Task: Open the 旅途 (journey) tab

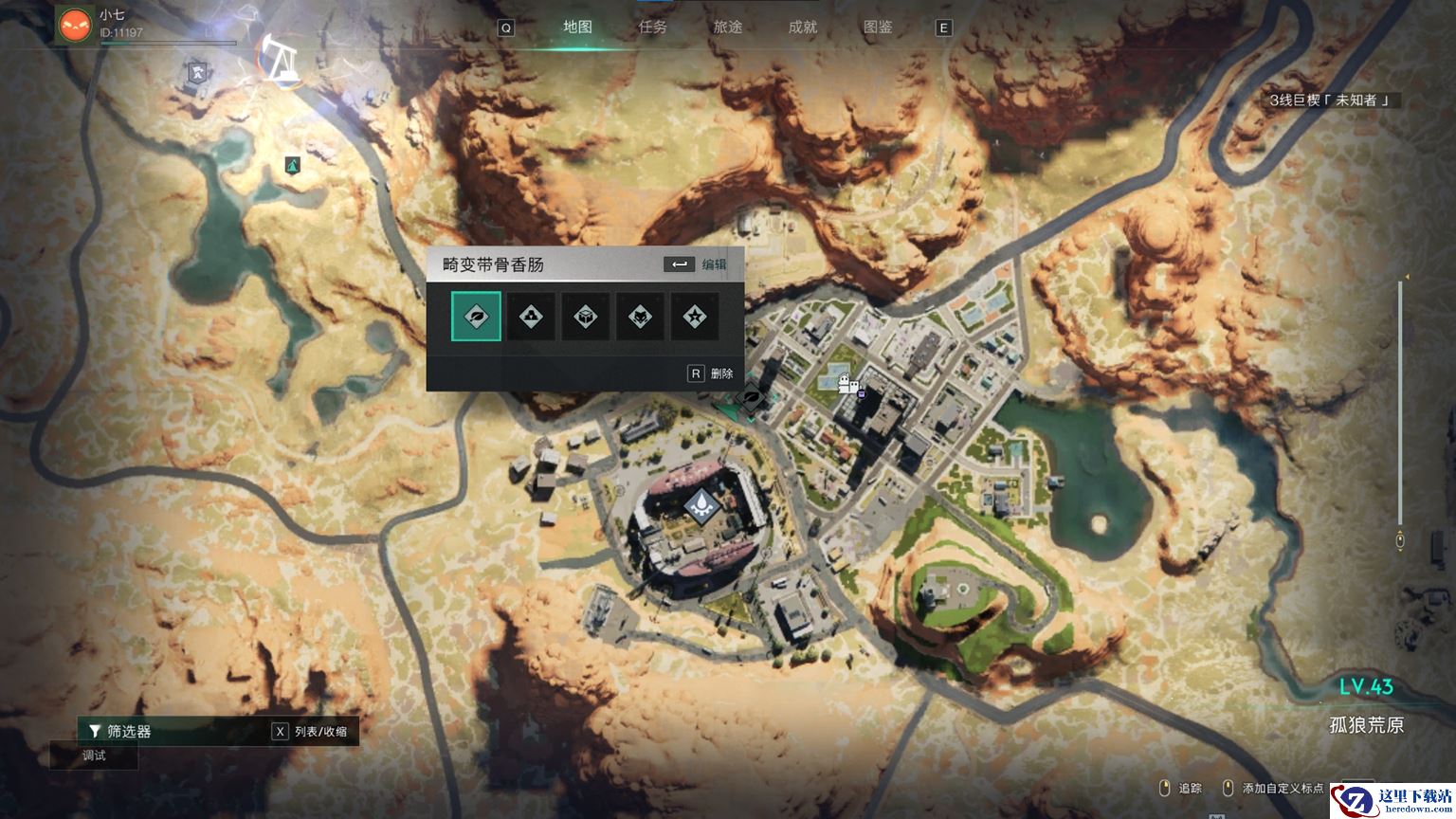Action: (x=727, y=27)
